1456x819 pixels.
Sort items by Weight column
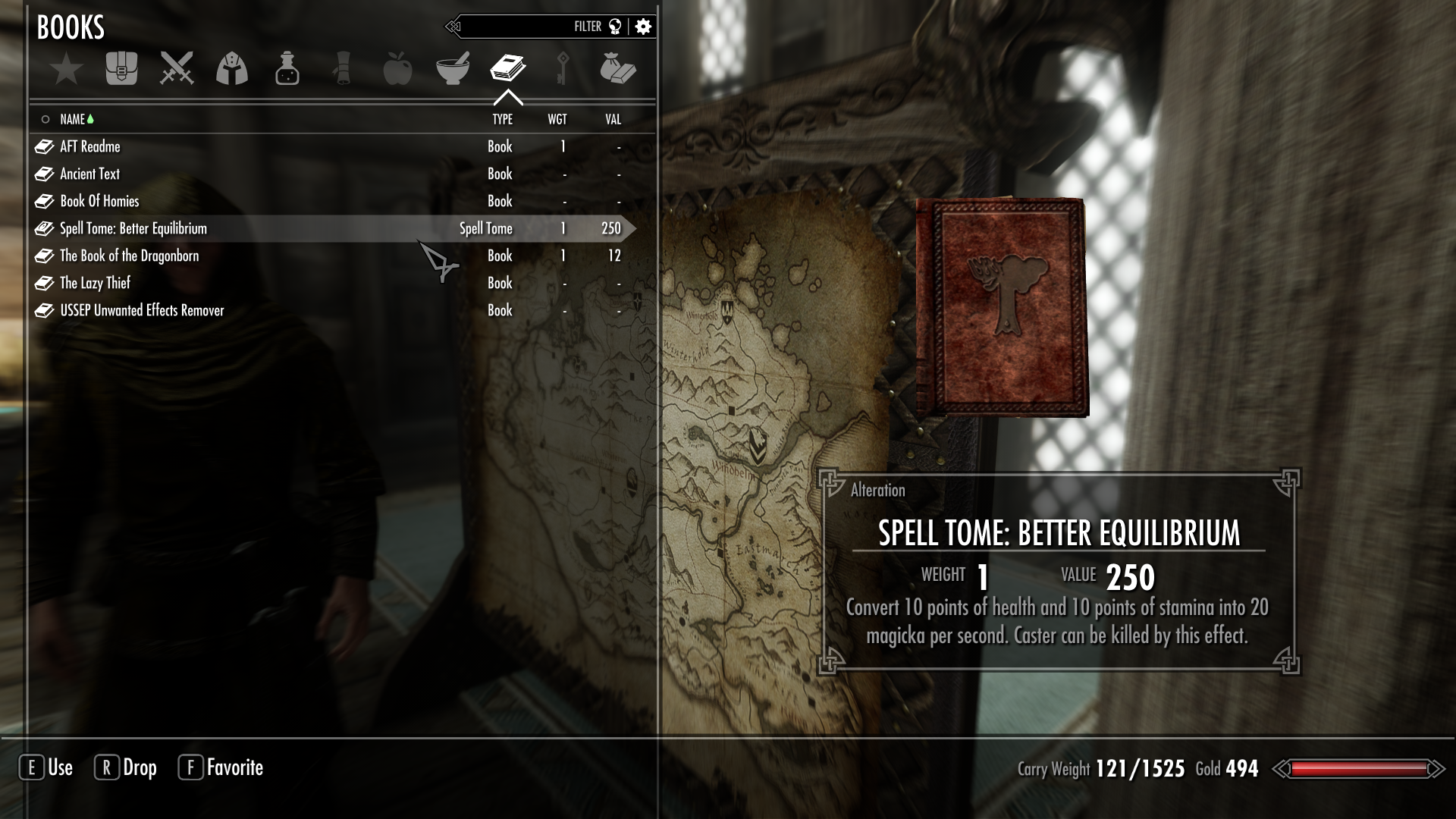coord(557,119)
